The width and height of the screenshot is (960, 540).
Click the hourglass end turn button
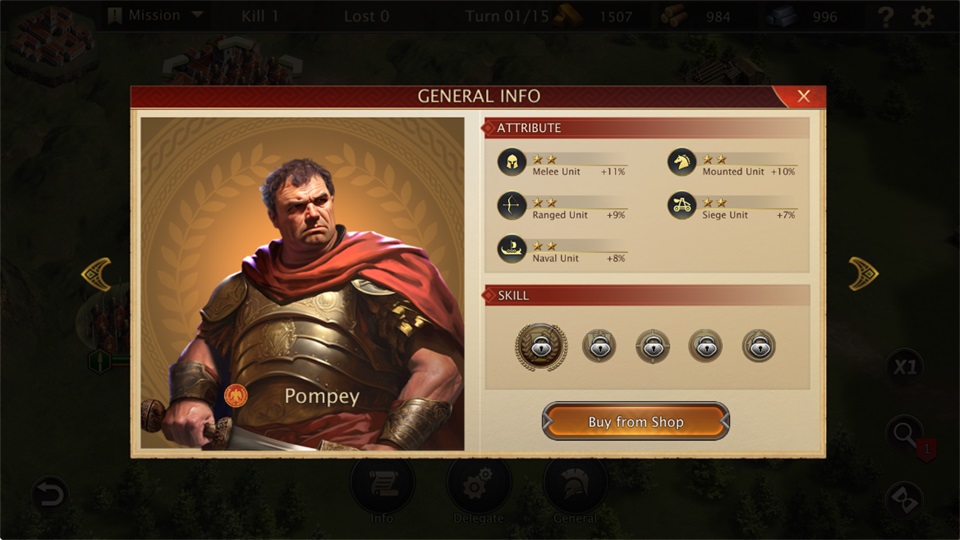(x=904, y=498)
